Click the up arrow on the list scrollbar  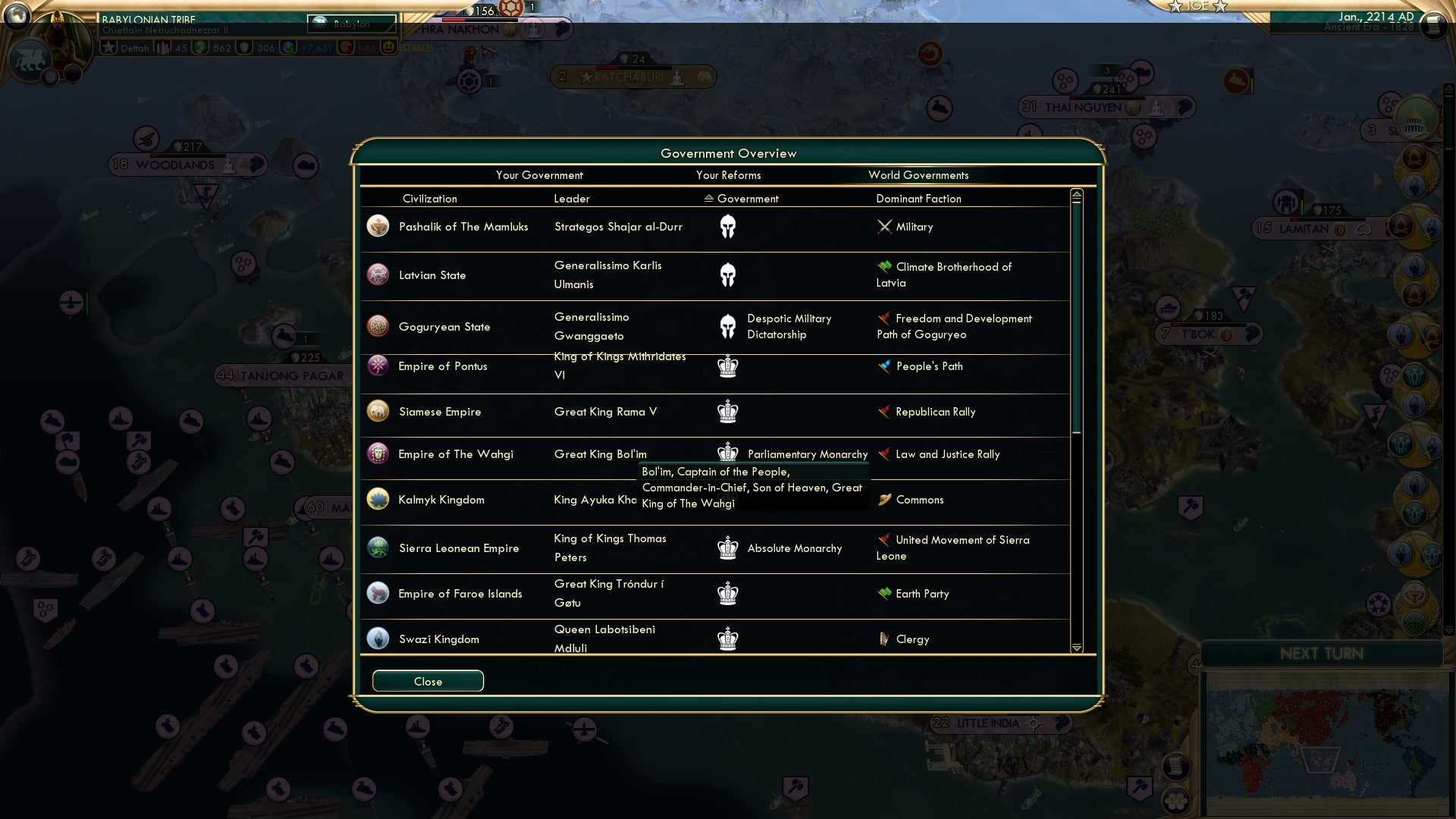(1076, 194)
